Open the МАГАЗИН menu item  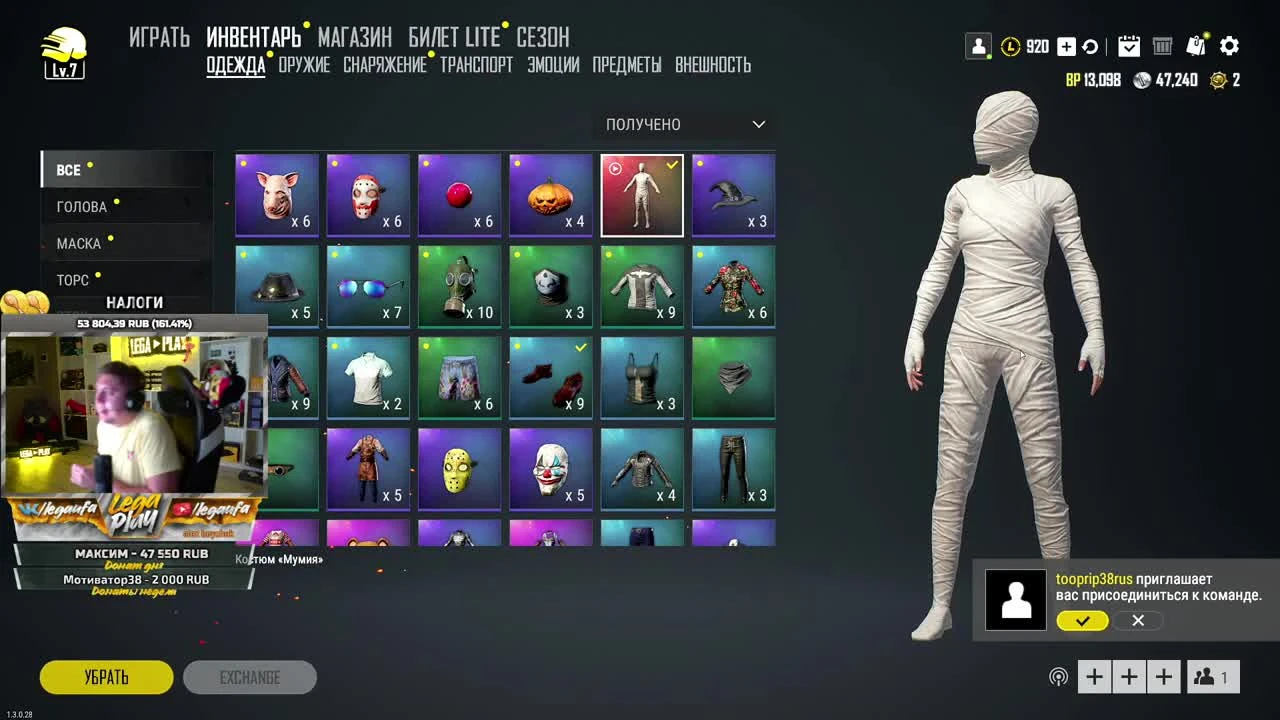coord(355,37)
